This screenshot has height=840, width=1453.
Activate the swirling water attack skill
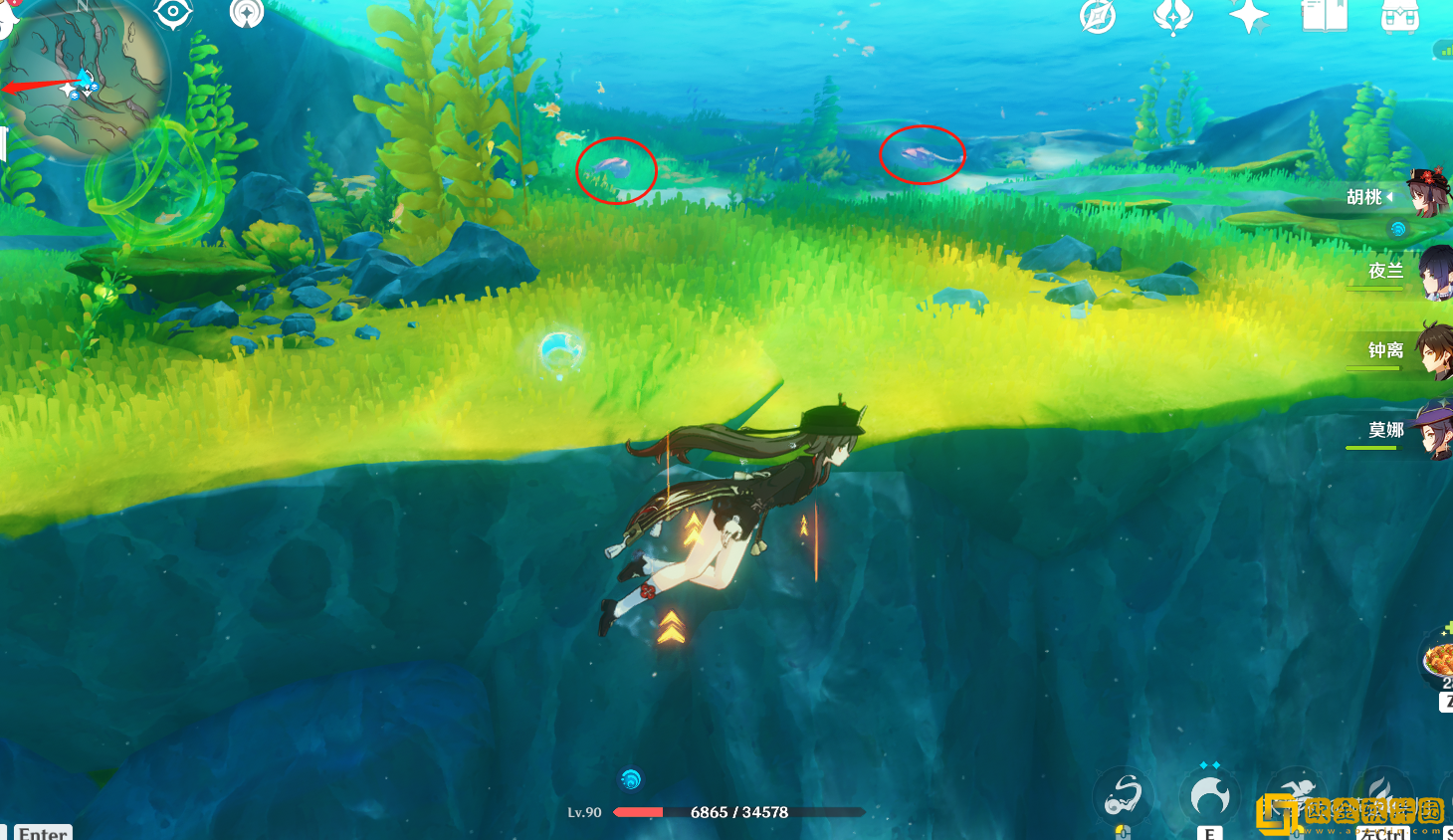[1124, 795]
